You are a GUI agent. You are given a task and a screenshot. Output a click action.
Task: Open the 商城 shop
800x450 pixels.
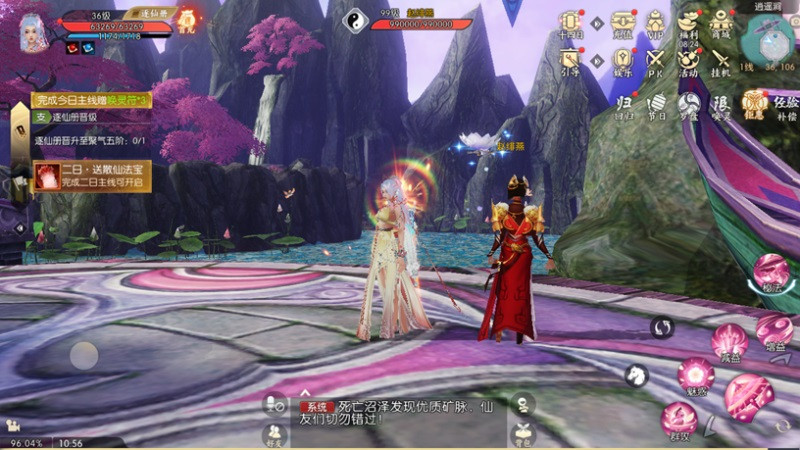coord(721,22)
